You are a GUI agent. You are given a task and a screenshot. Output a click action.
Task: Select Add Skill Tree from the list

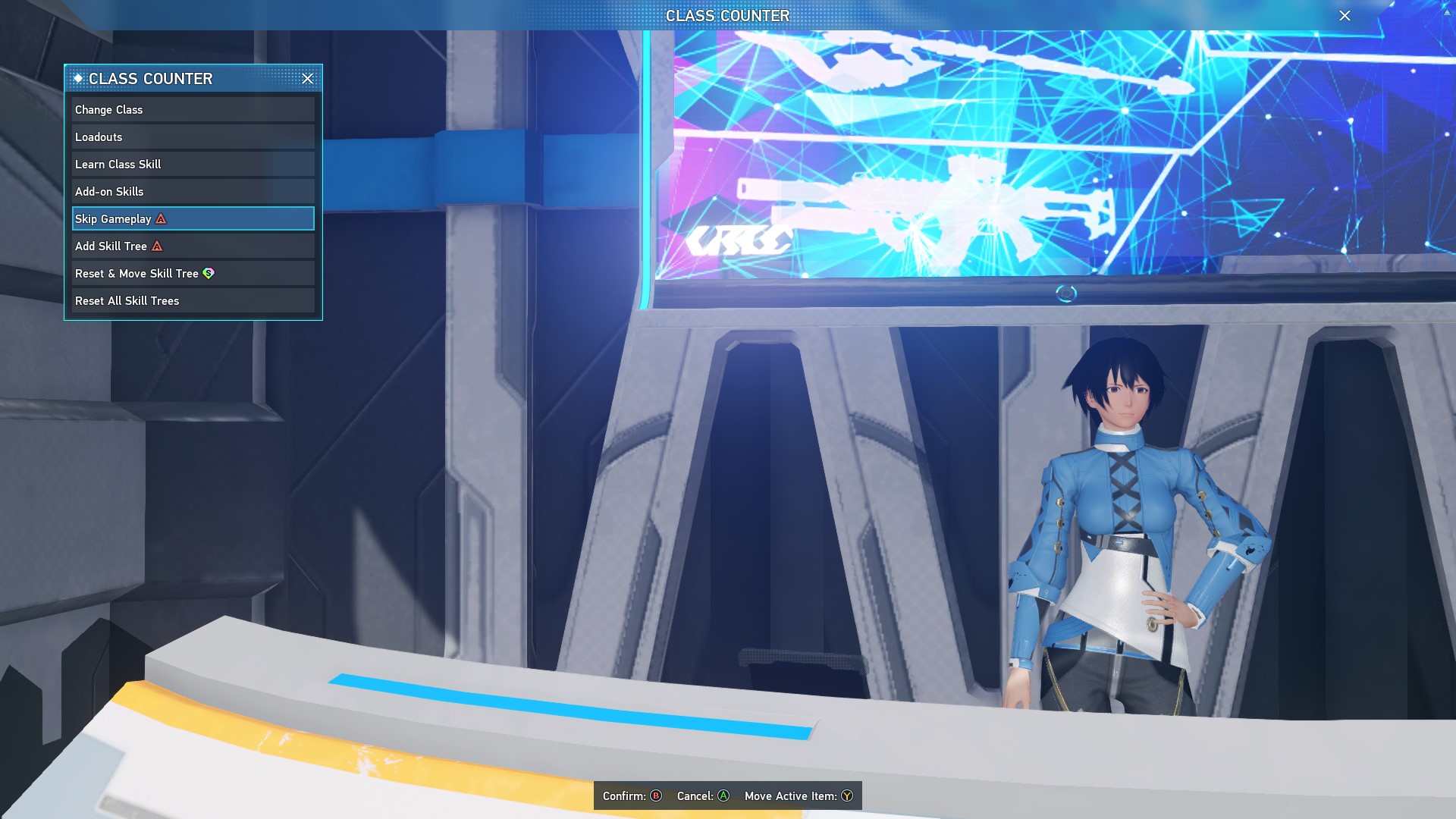coord(193,246)
